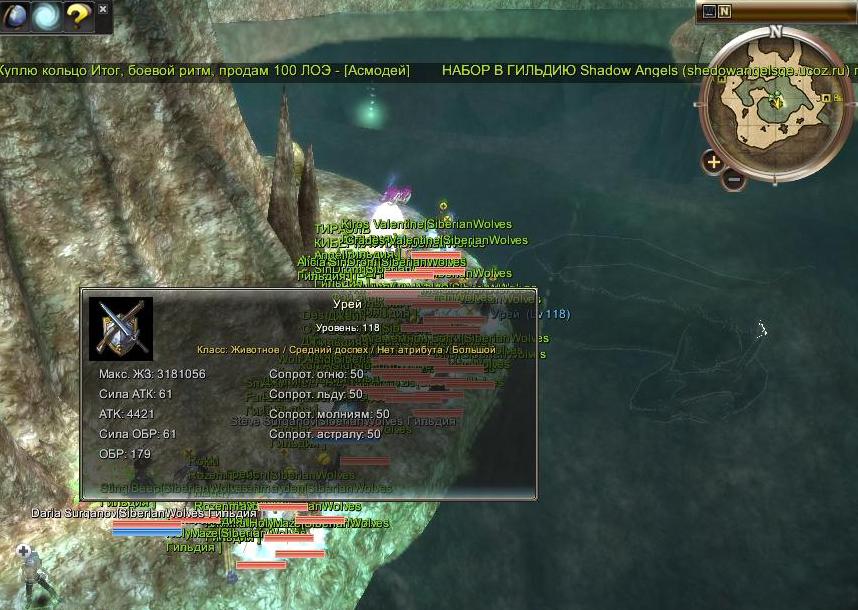This screenshot has height=610, width=858.
Task: Click the crossed swords monster portrait
Action: pos(121,328)
